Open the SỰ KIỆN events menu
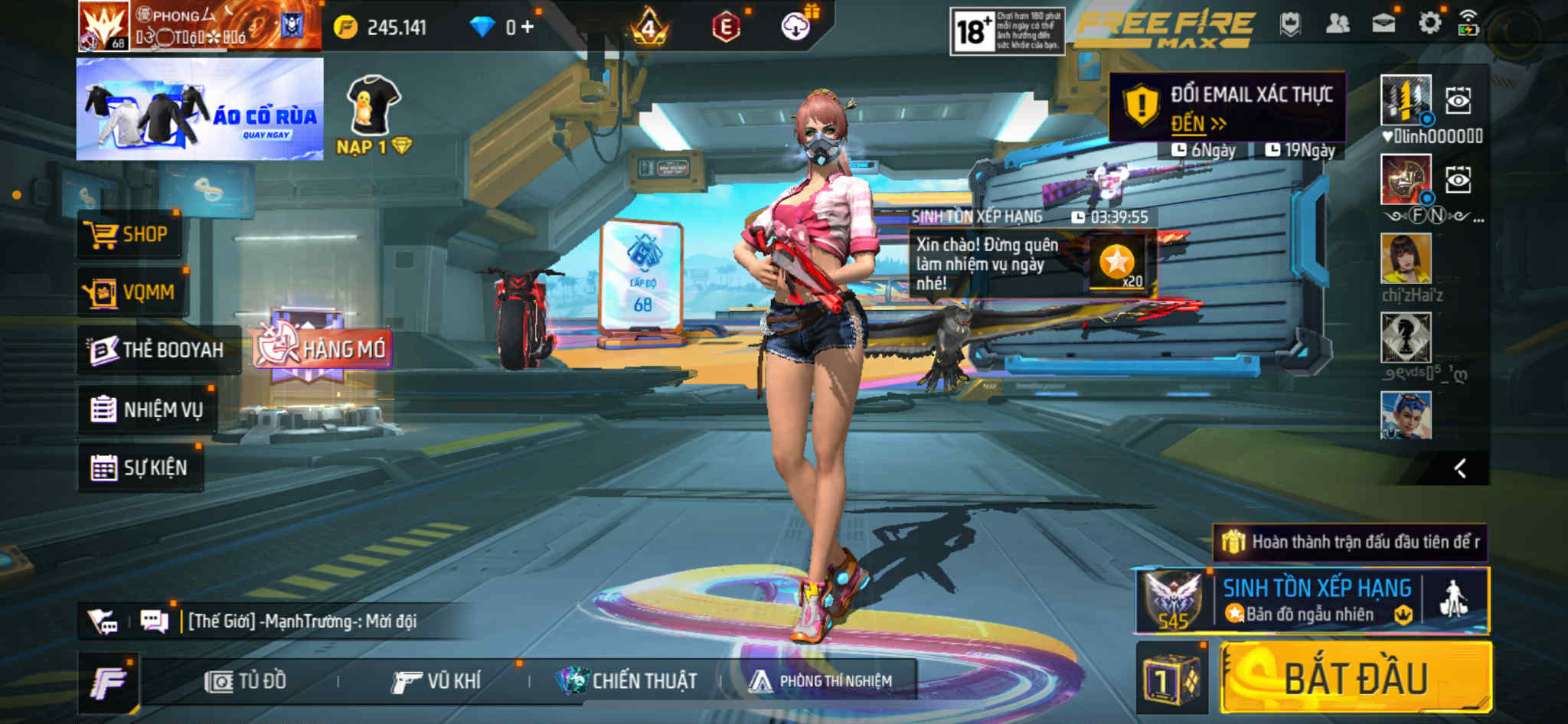Image resolution: width=1568 pixels, height=724 pixels. (140, 468)
